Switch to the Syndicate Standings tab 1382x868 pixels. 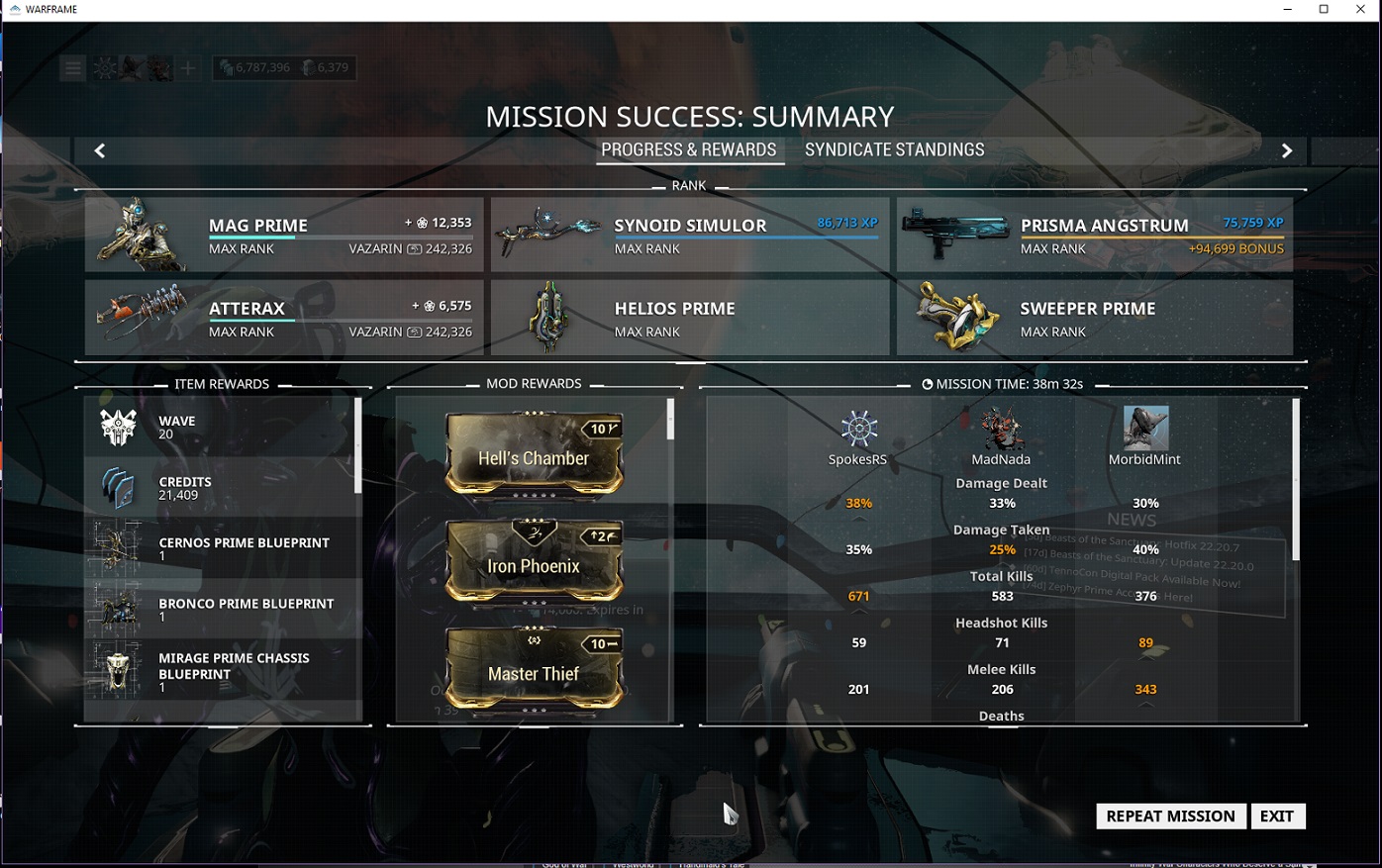[x=894, y=150]
